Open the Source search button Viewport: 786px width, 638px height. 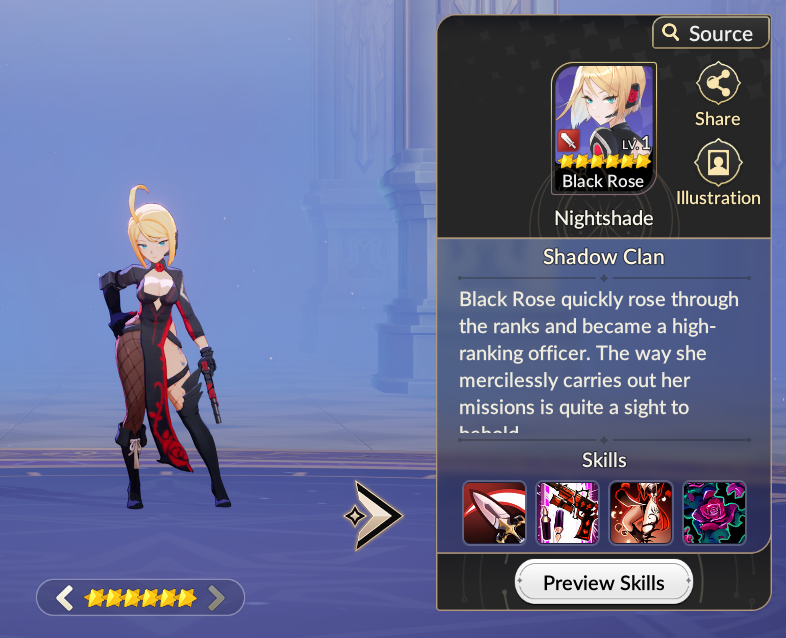(710, 33)
